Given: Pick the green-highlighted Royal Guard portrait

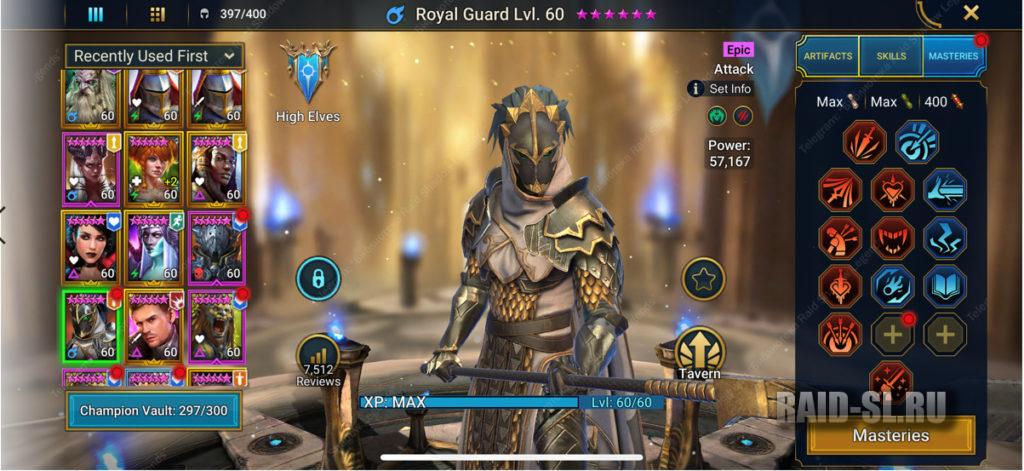Looking at the screenshot, I should pyautogui.click(x=91, y=324).
